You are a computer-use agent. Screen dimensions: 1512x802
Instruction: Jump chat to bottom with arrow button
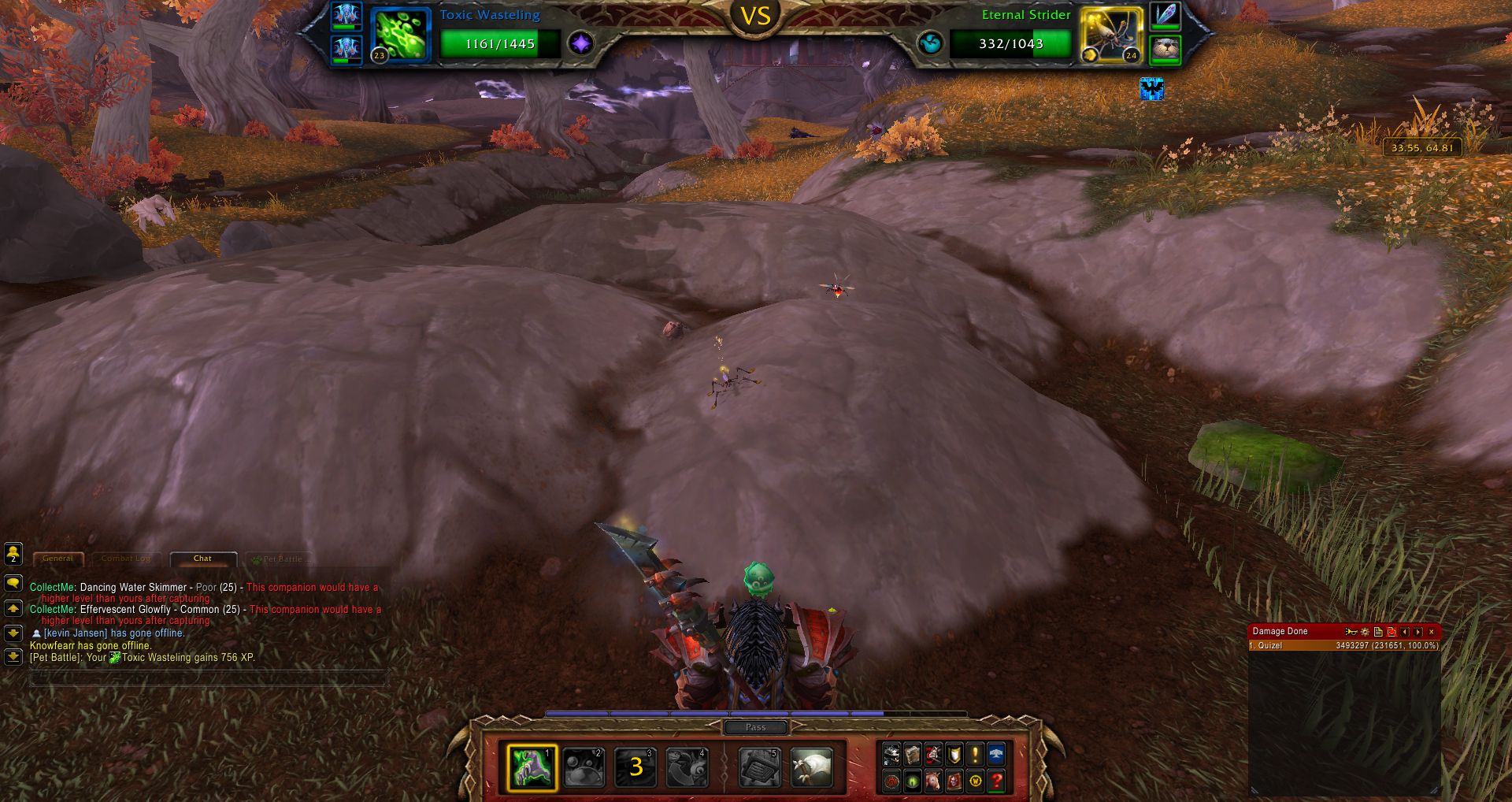tap(13, 655)
